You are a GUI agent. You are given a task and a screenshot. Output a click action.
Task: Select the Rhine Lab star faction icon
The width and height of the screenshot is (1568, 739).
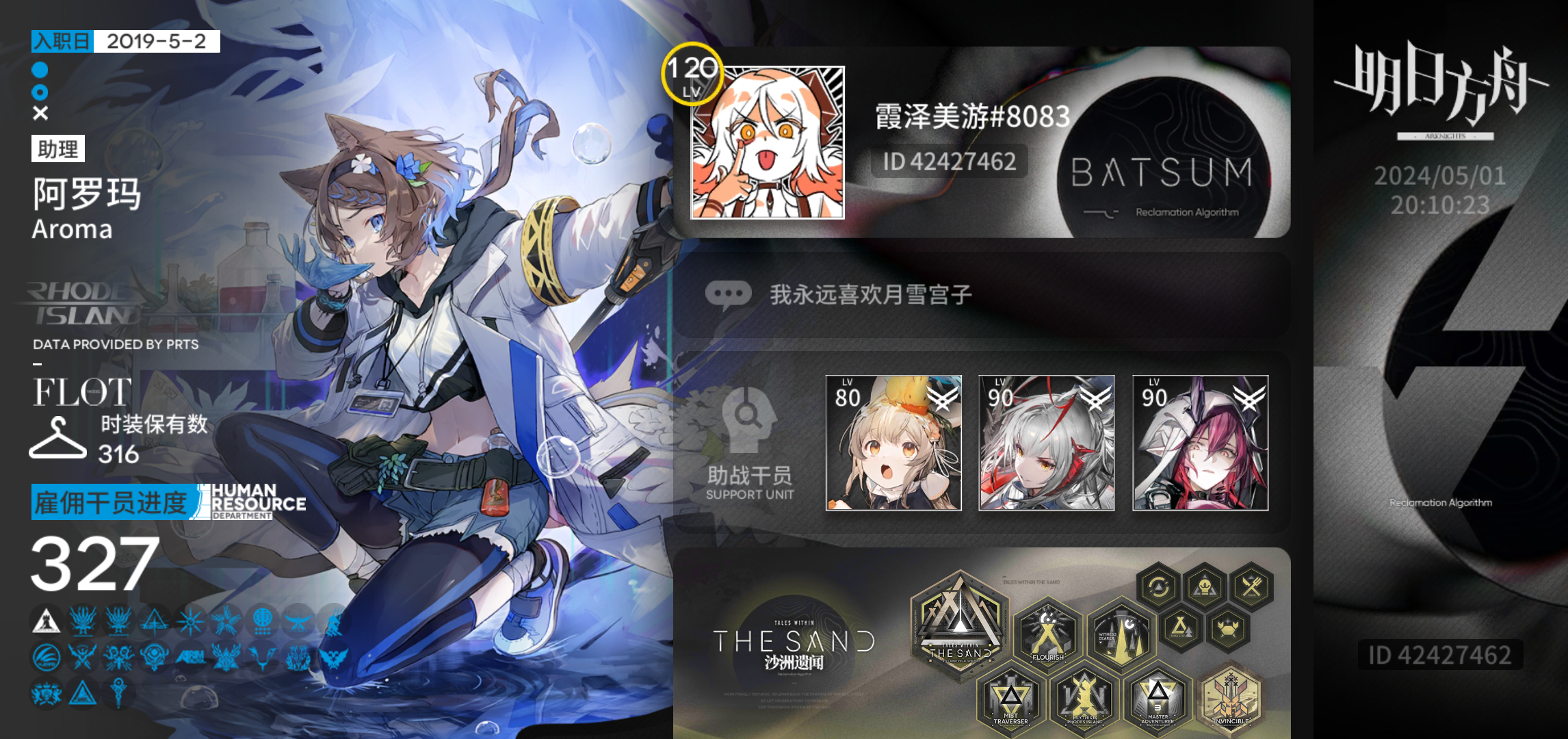click(191, 621)
